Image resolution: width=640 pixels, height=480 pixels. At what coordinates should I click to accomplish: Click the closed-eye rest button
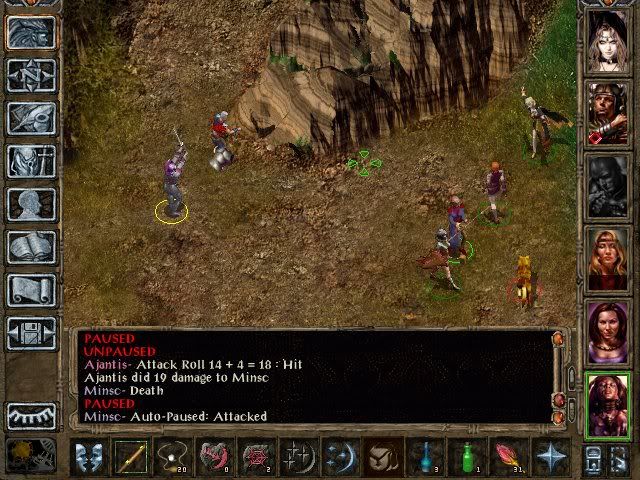pyautogui.click(x=31, y=415)
